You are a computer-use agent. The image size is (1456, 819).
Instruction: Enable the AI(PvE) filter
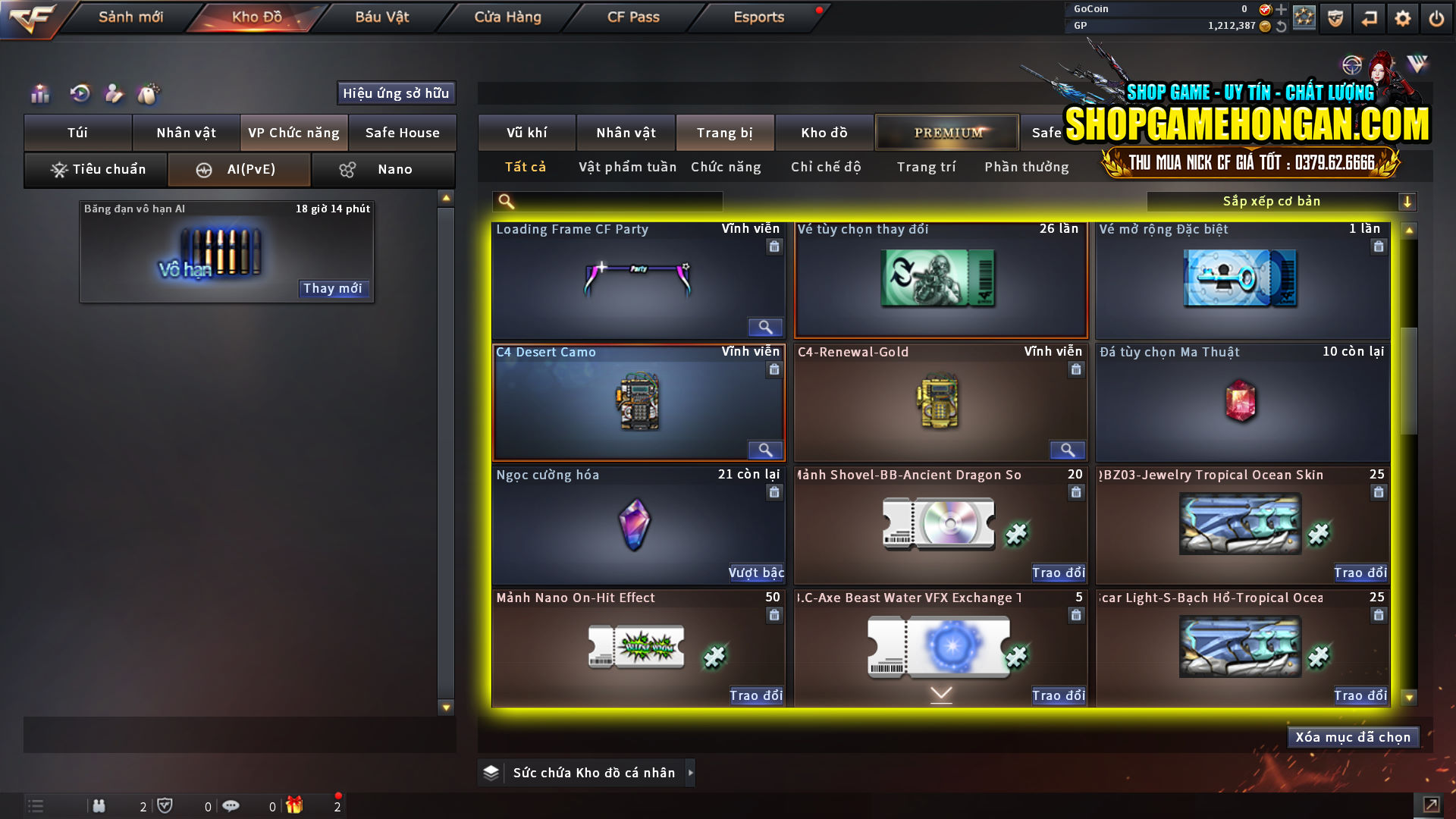(239, 169)
